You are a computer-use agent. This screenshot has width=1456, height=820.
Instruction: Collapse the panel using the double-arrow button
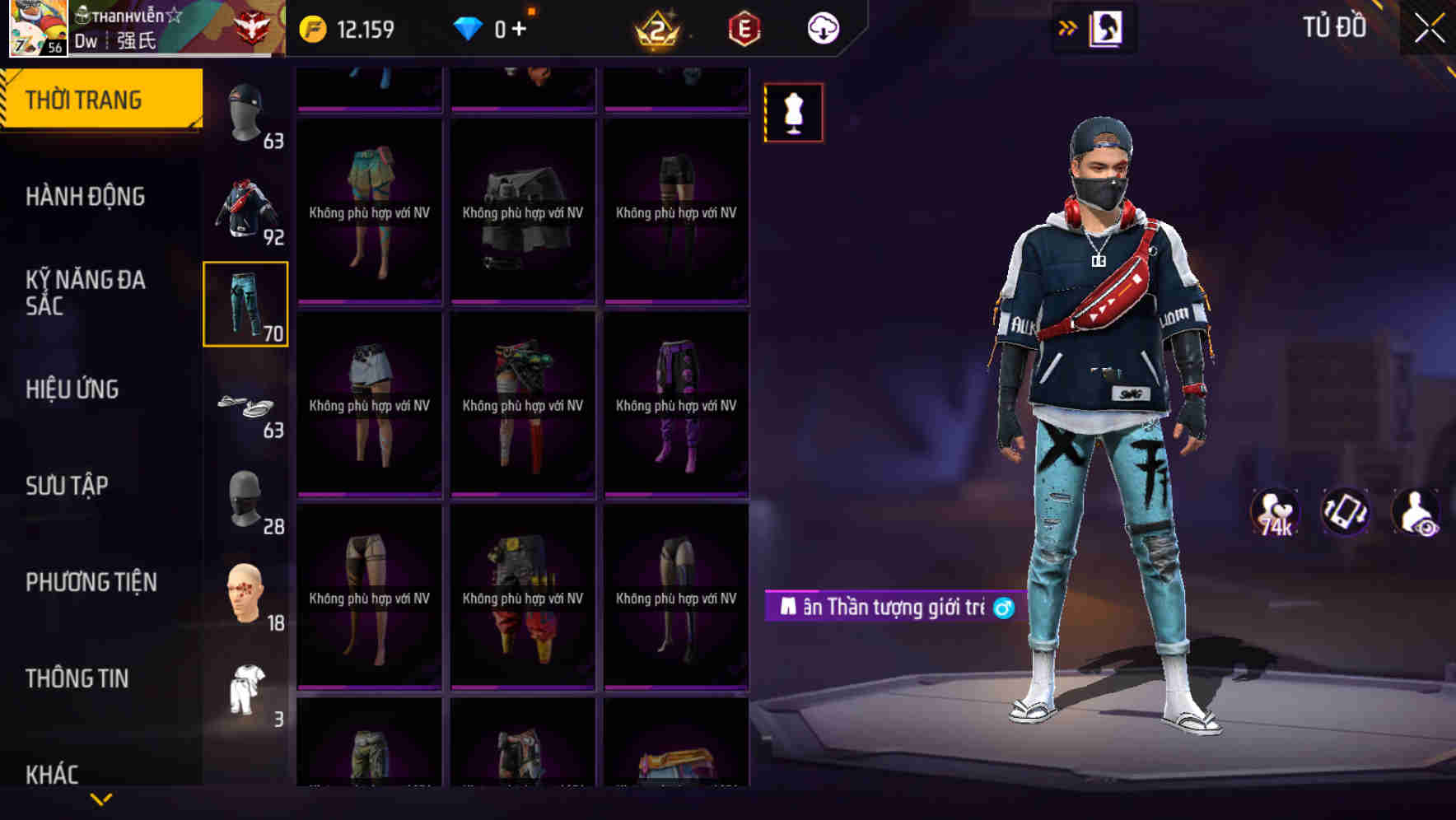tap(1068, 27)
